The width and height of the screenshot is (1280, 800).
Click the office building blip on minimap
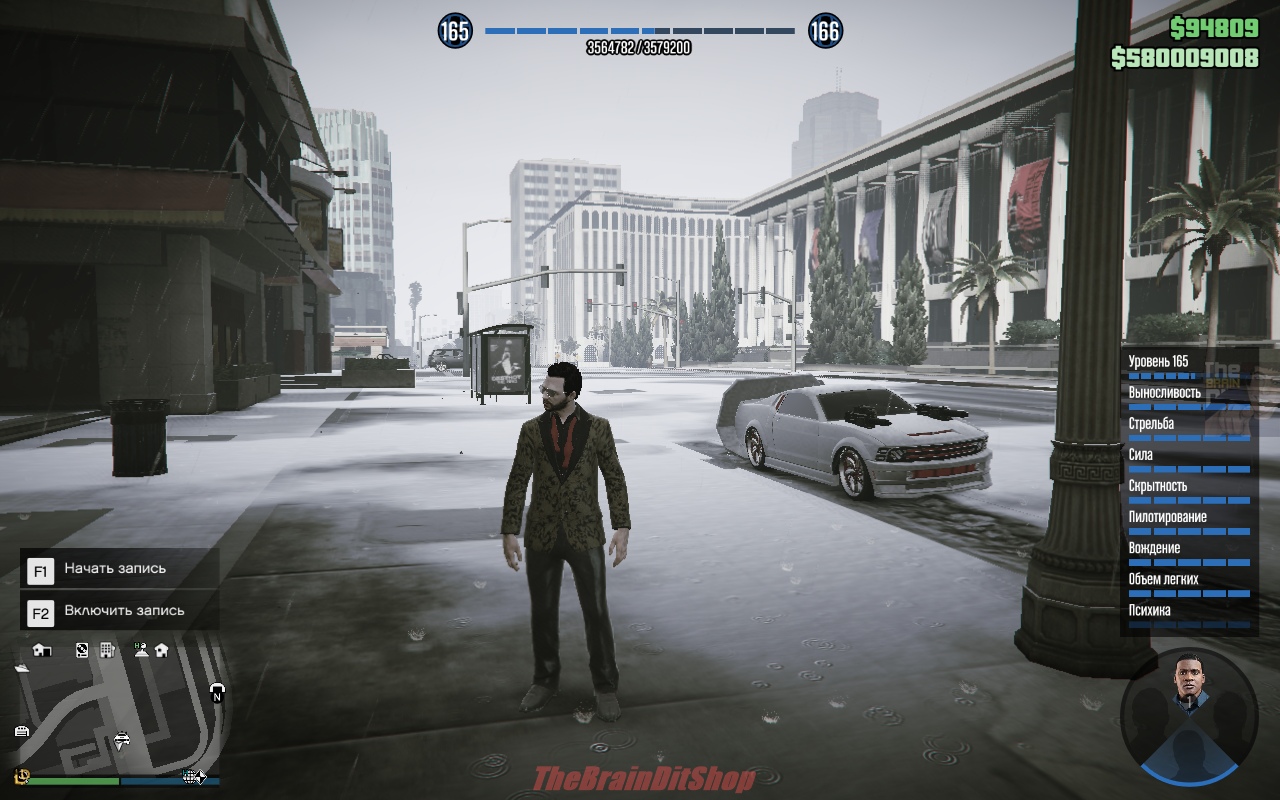click(x=107, y=650)
